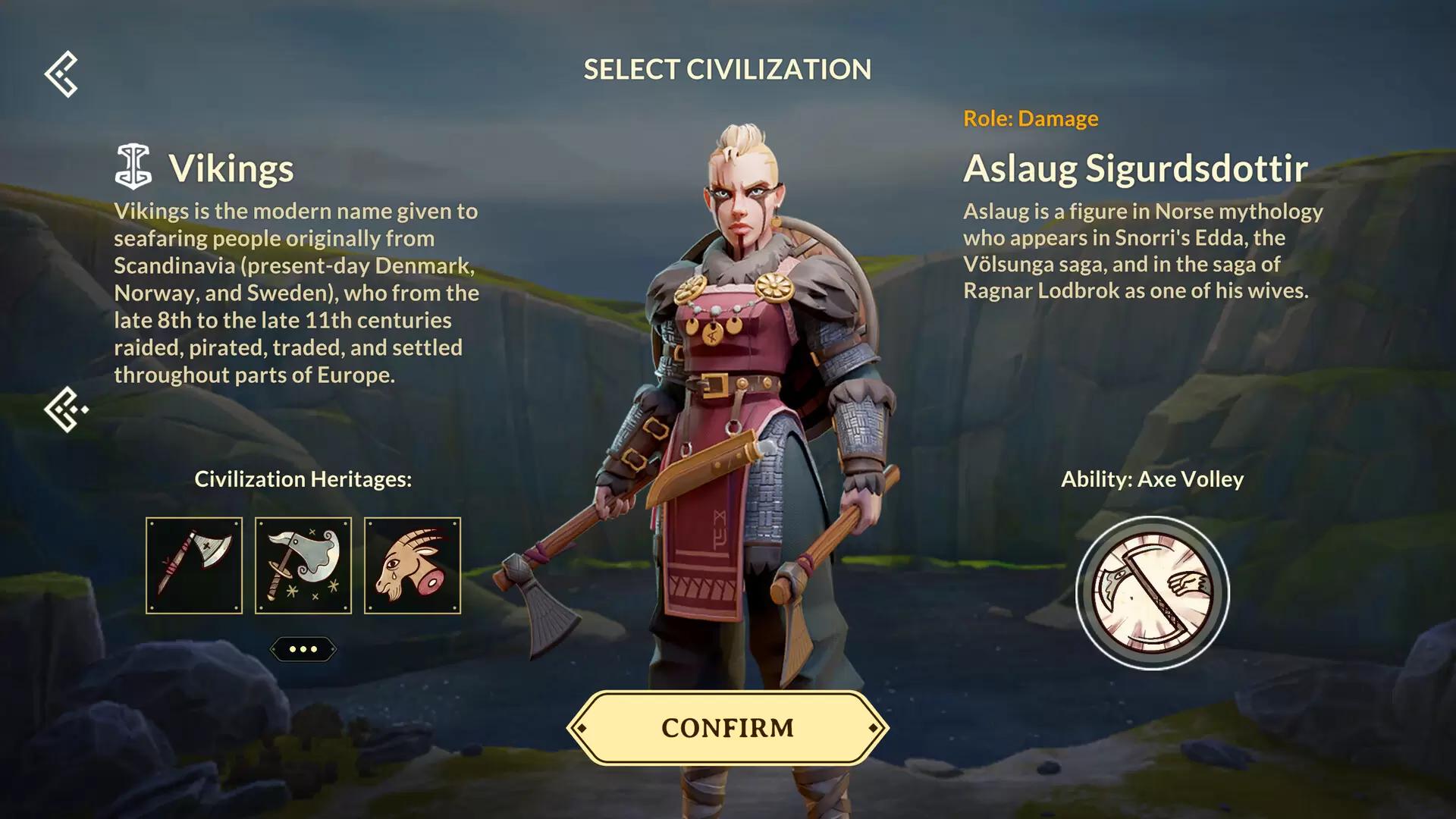Go back using the top-left arrow
Screen dimensions: 1456x819
click(x=61, y=74)
